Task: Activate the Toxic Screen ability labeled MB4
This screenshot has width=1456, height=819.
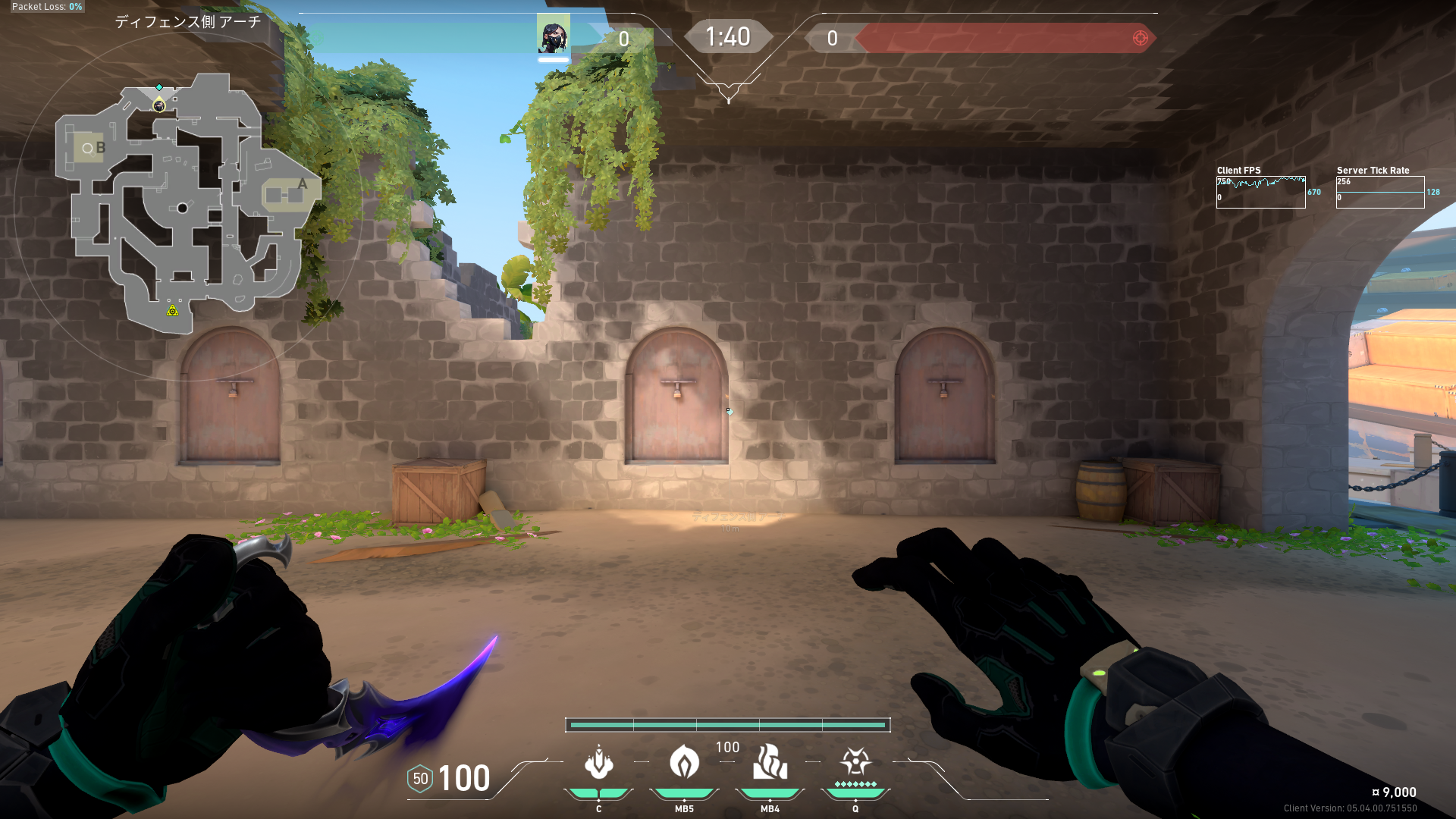Action: 770,763
